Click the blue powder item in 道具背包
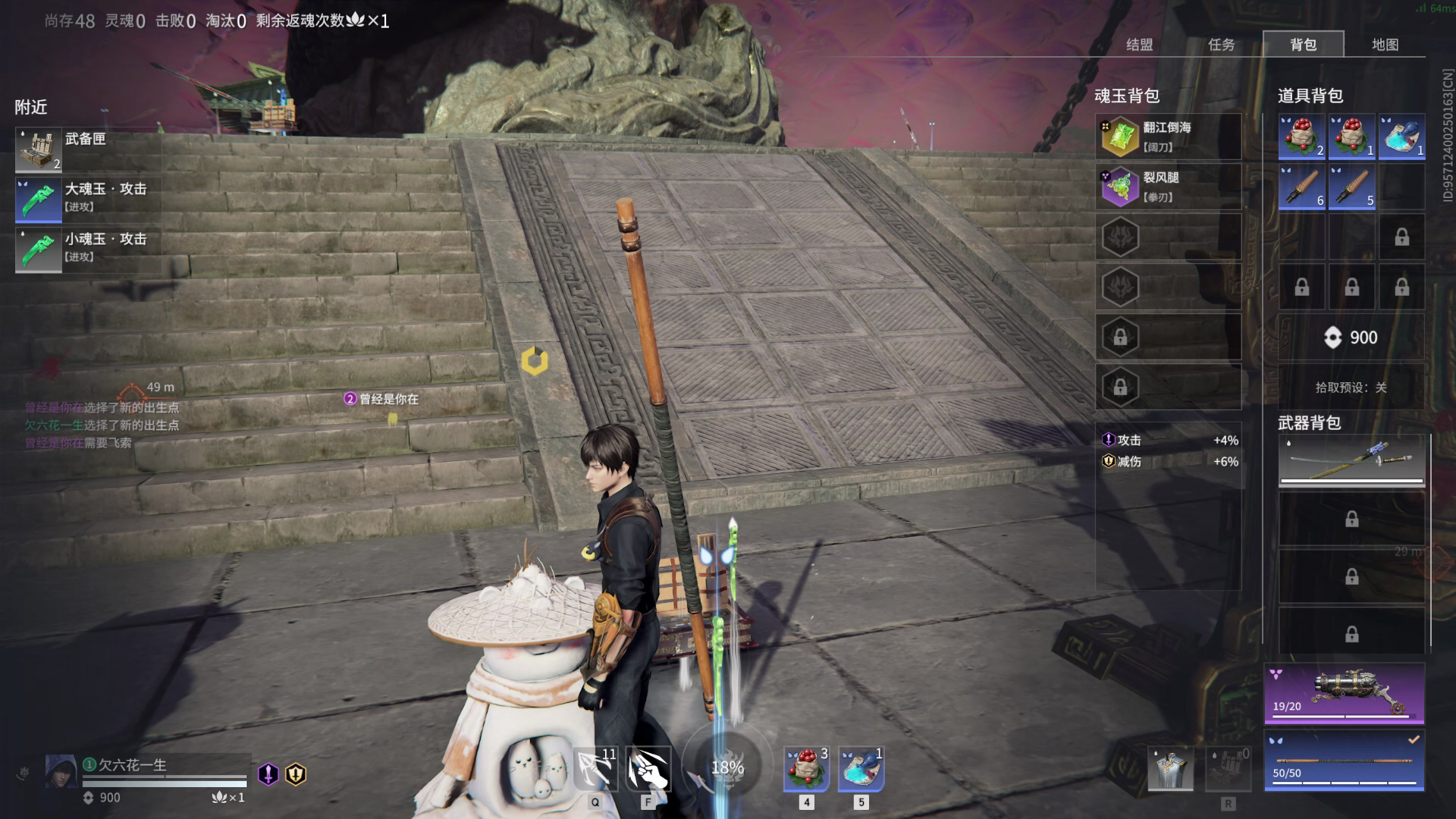The width and height of the screenshot is (1456, 819). [1401, 136]
